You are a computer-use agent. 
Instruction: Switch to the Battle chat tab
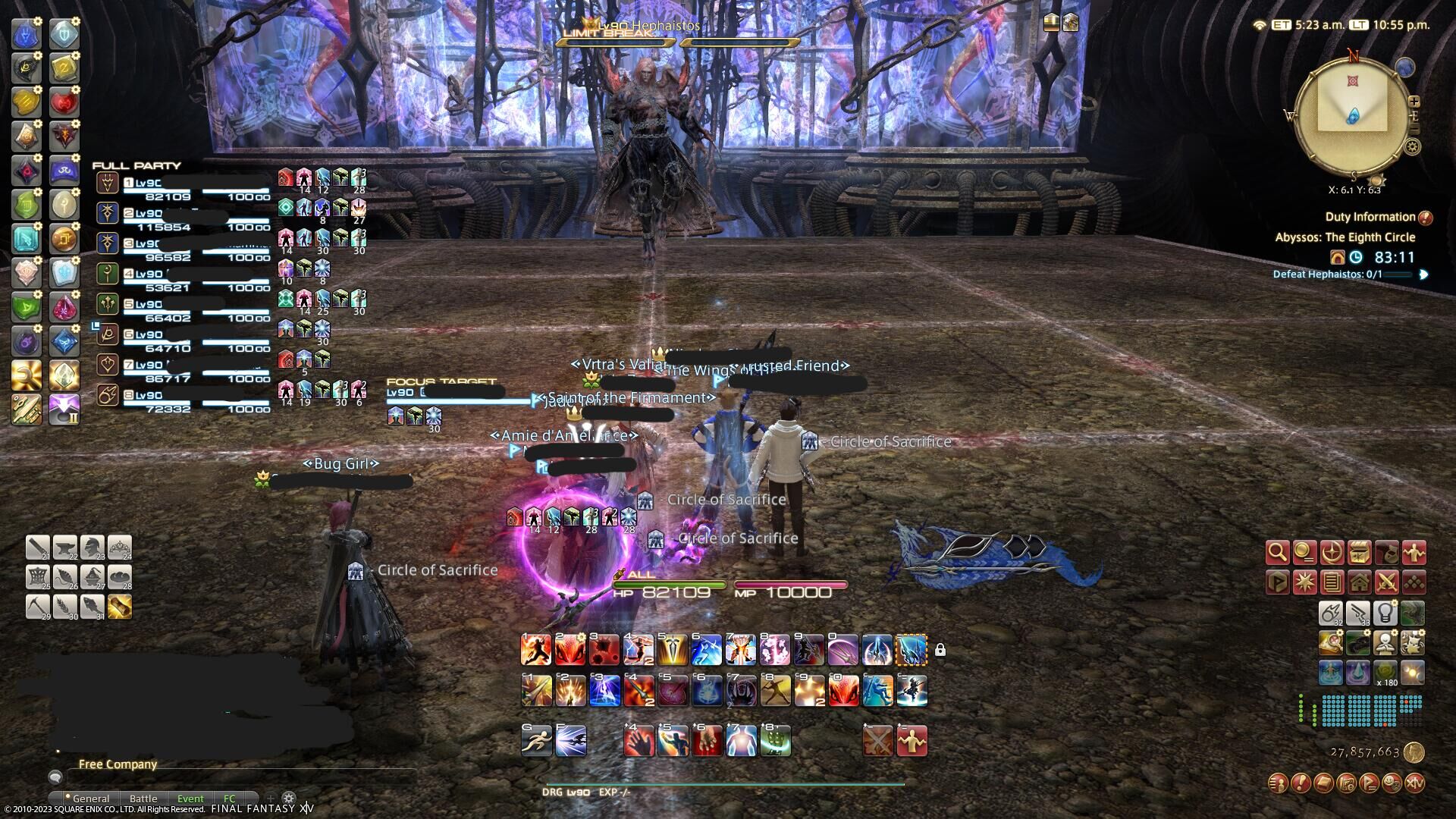point(143,799)
